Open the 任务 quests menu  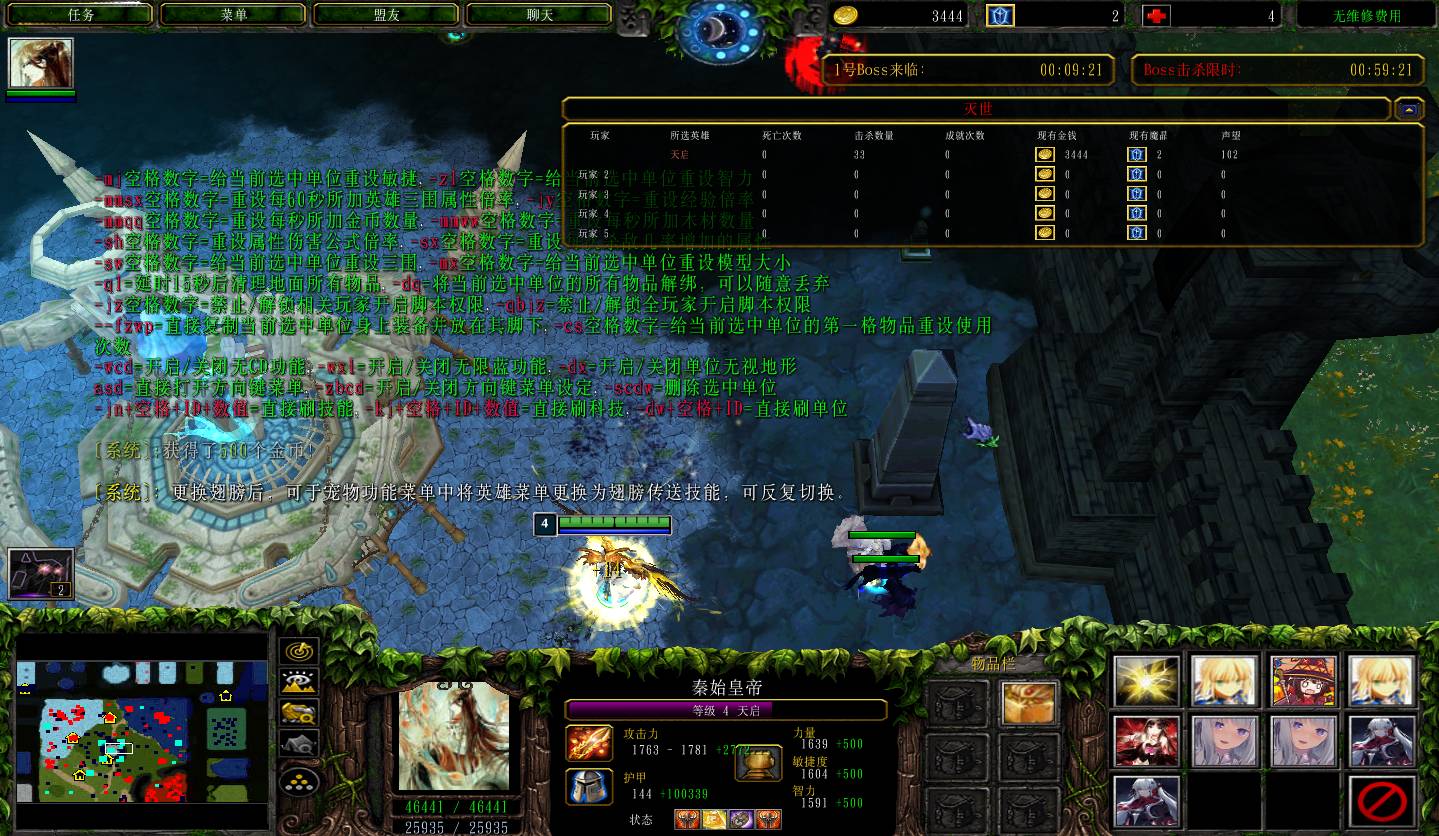click(81, 15)
